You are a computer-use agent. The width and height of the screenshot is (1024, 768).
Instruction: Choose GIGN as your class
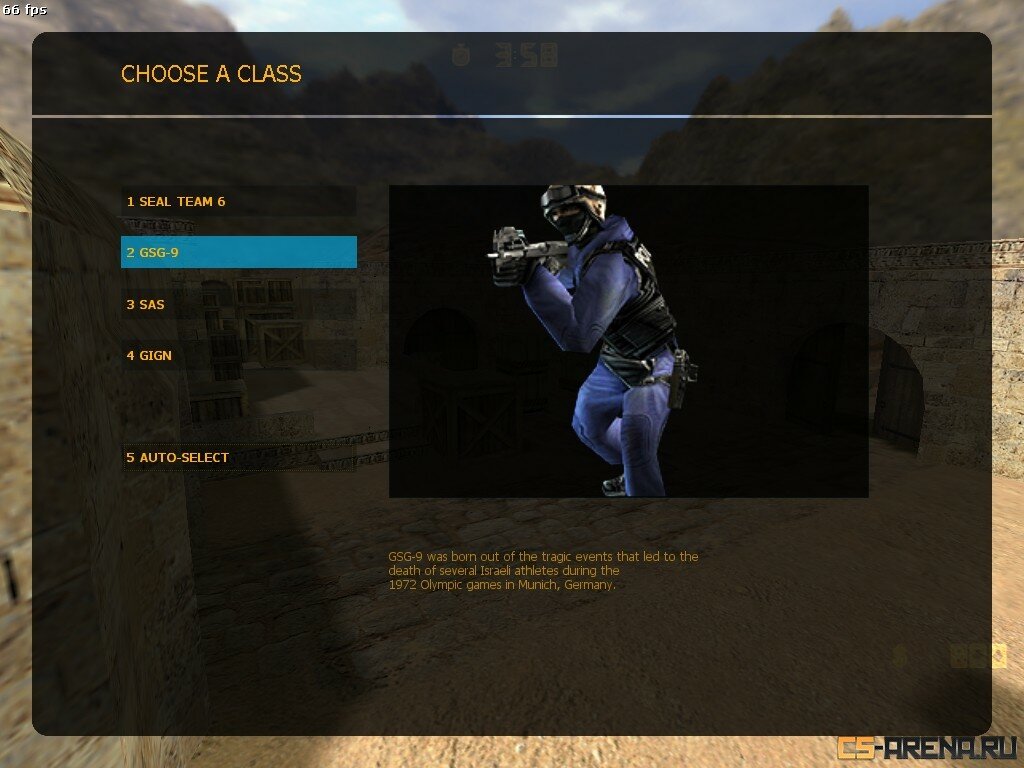point(238,355)
